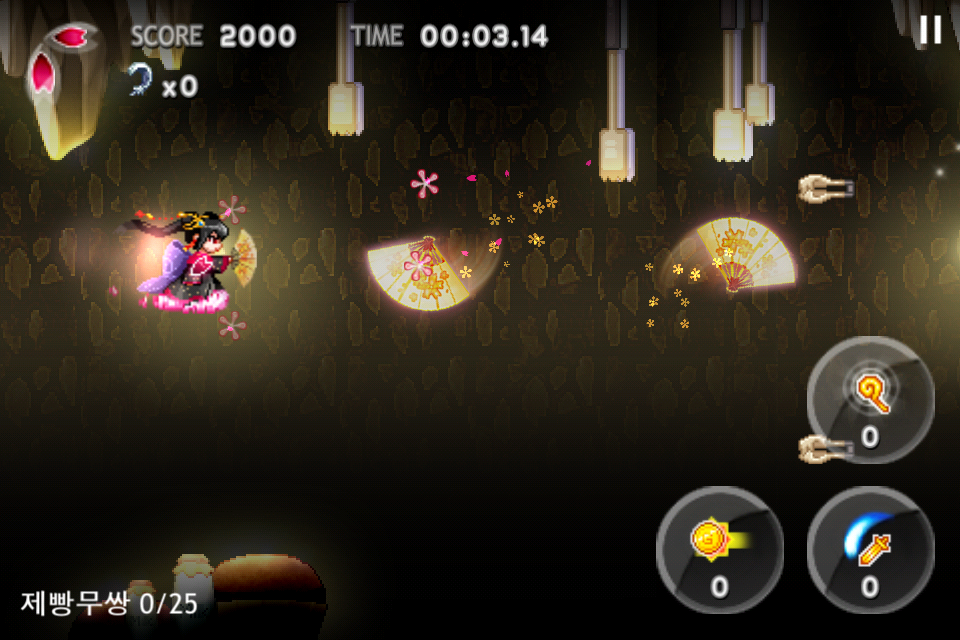The image size is (960, 640).
Task: Activate the golden swirl staff skill
Action: 870,398
